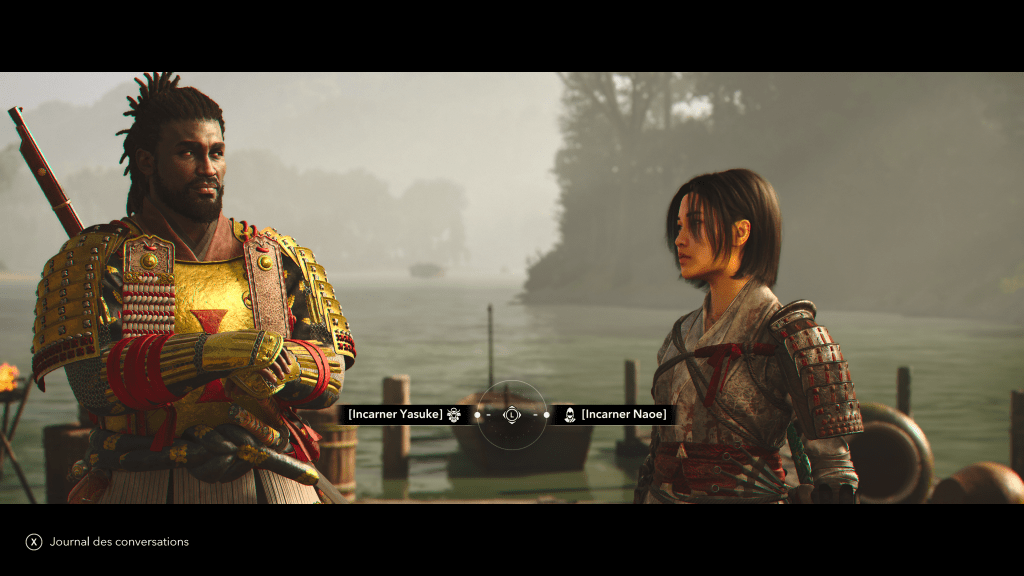This screenshot has width=1024, height=576.
Task: Choose the Incarner Naoe option
Action: pyautogui.click(x=622, y=414)
